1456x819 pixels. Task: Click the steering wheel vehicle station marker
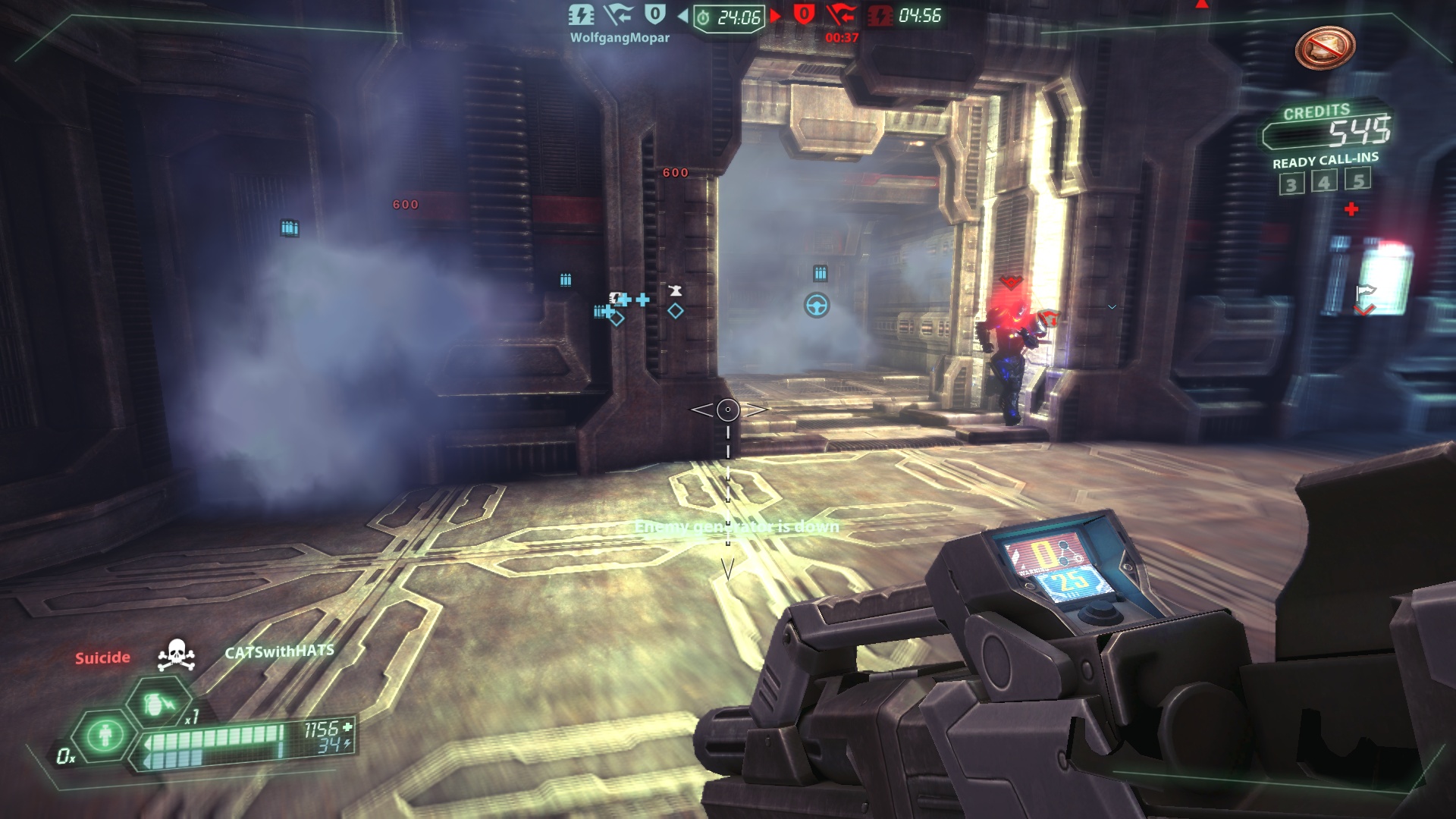[817, 306]
